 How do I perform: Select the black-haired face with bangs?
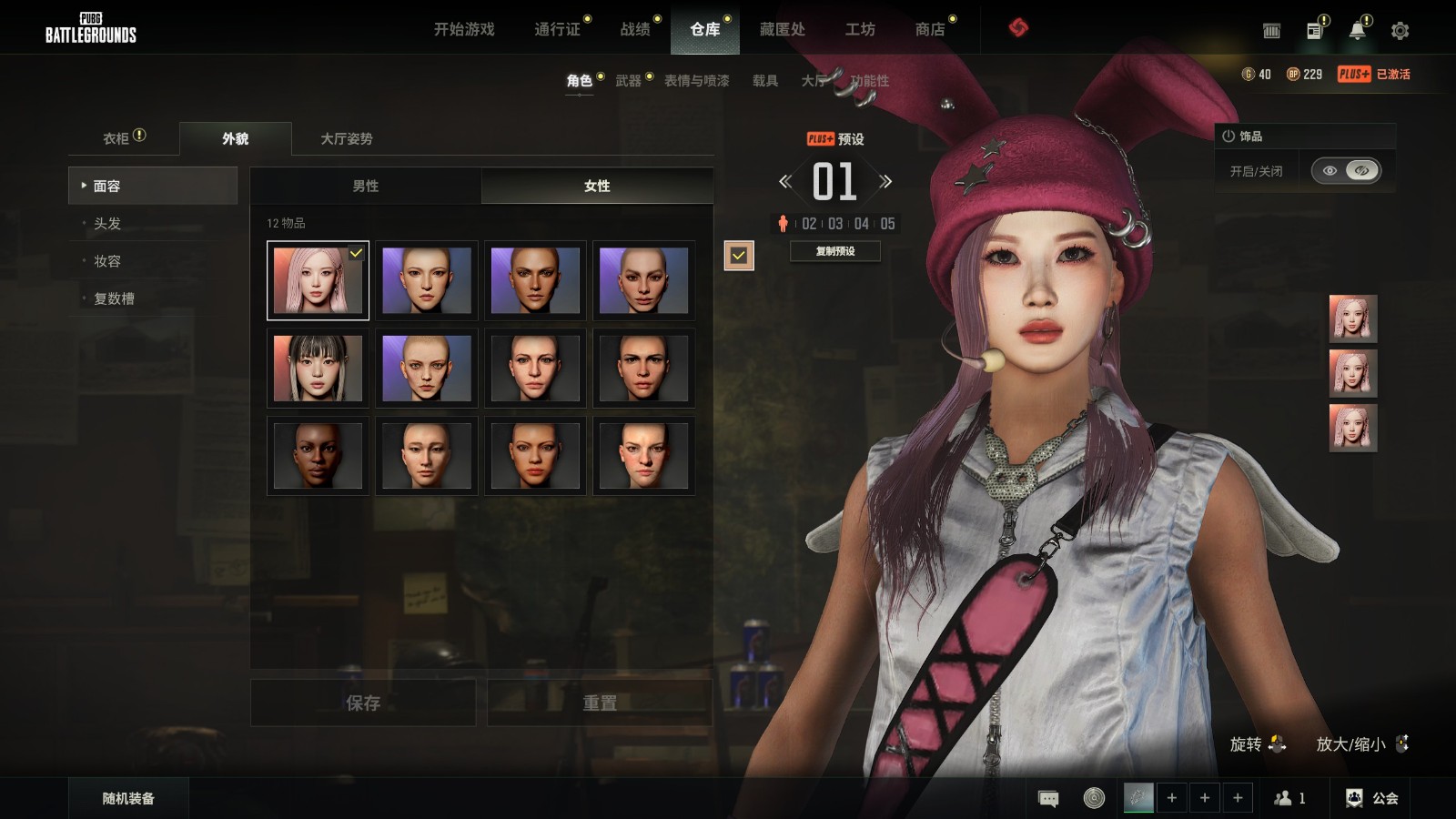[x=318, y=369]
